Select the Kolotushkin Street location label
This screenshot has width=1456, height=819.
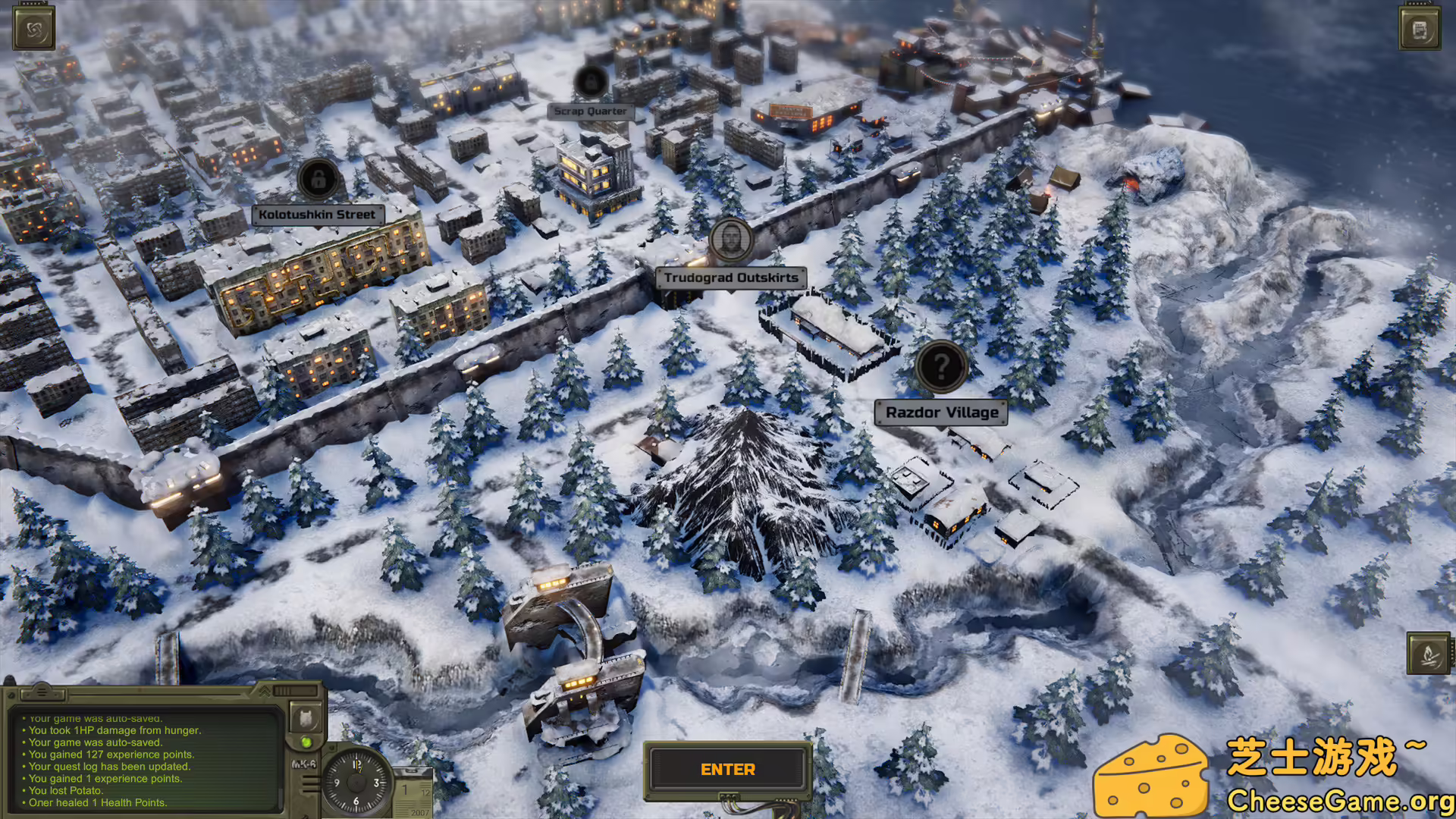(x=316, y=214)
